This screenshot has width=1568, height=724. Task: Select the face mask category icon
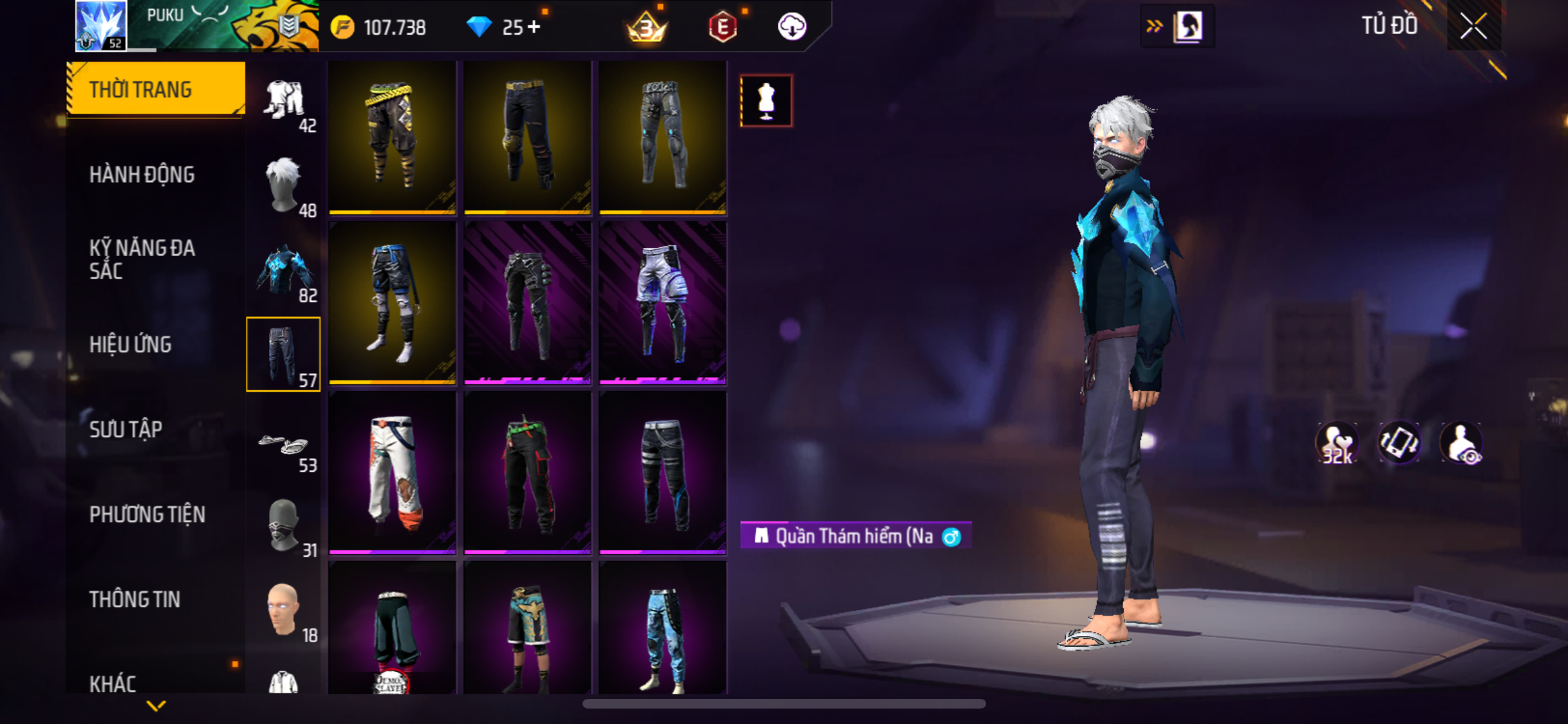coord(284,526)
